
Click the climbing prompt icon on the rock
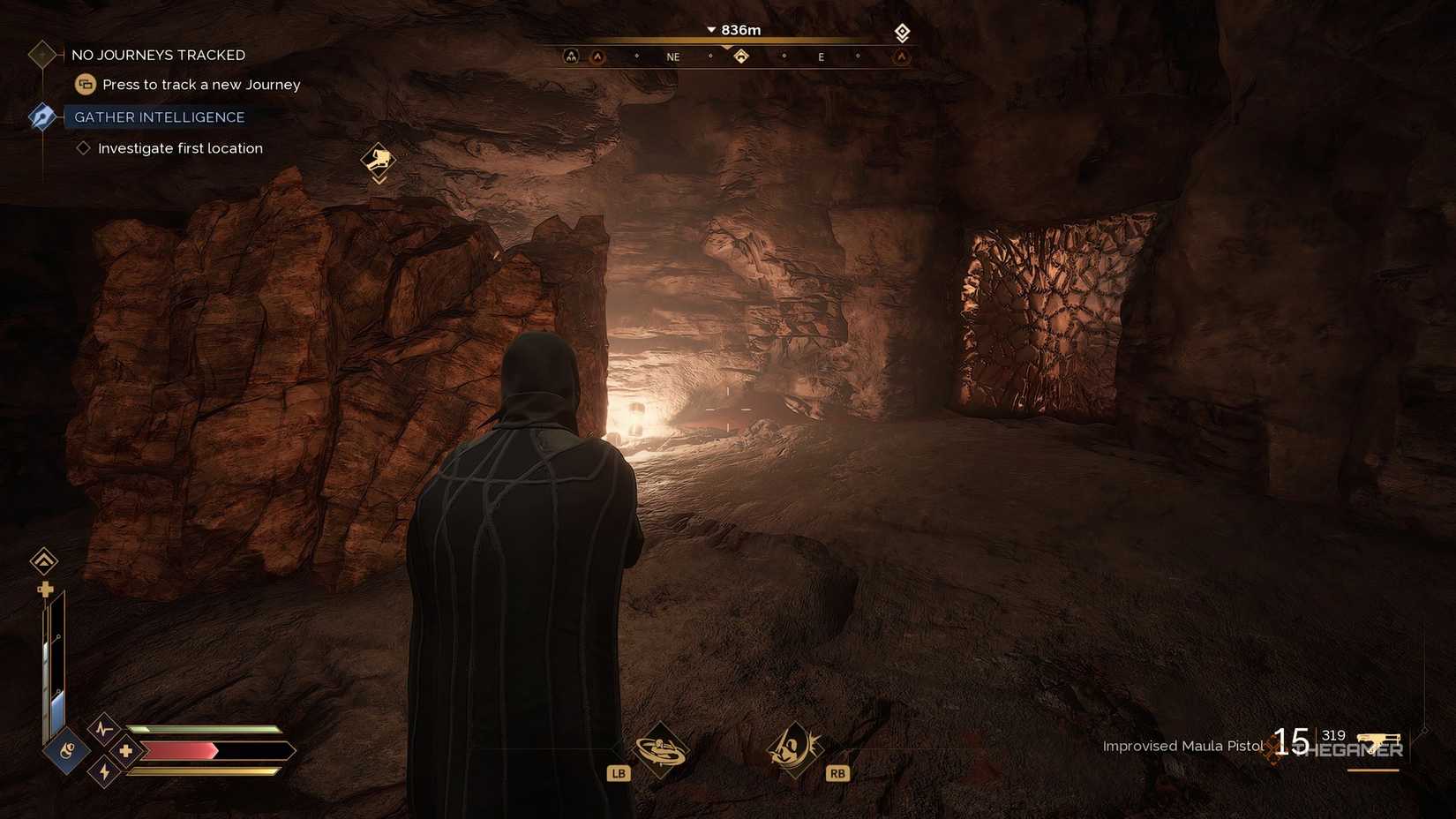tap(378, 161)
